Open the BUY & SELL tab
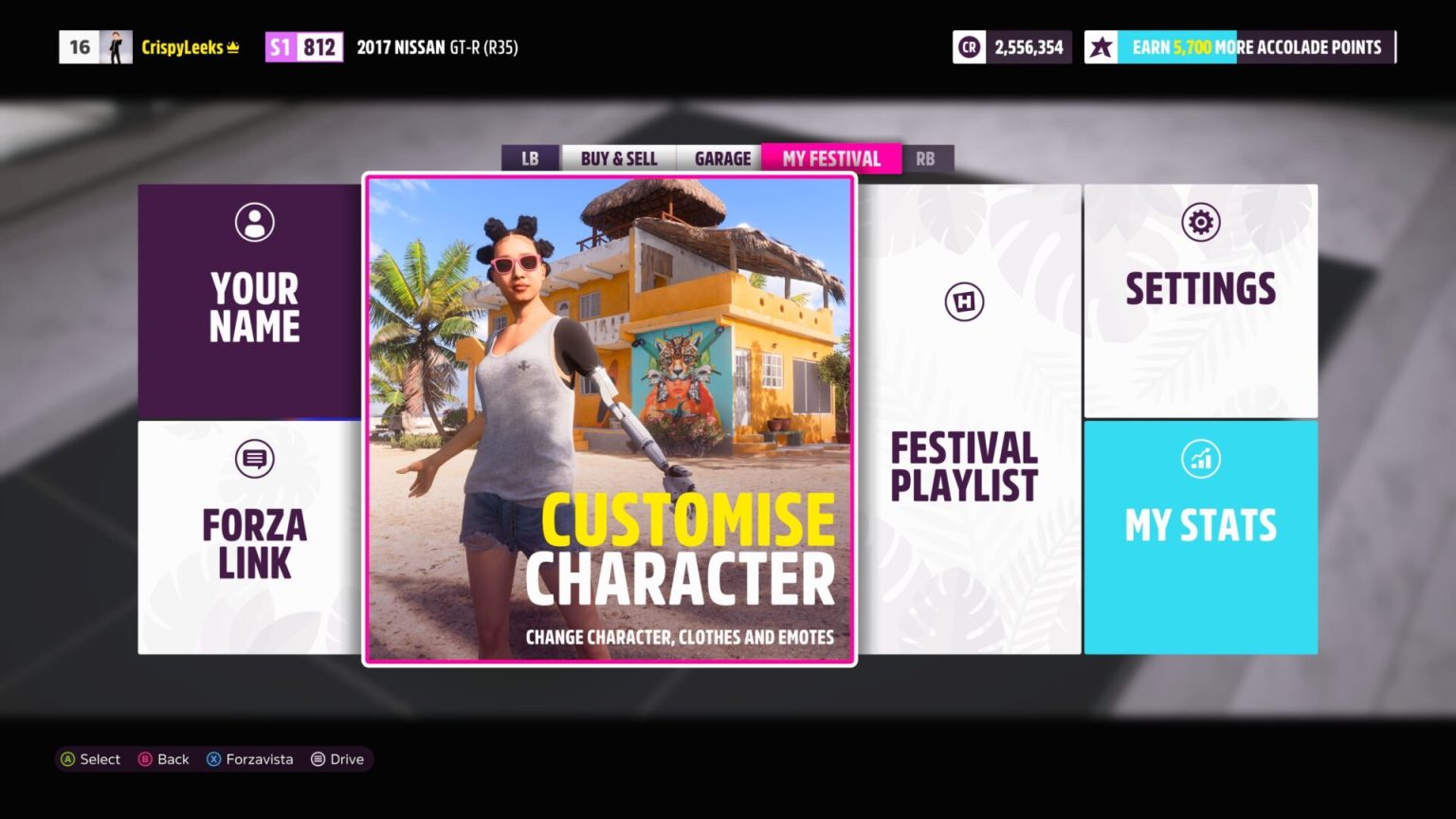 click(x=618, y=158)
